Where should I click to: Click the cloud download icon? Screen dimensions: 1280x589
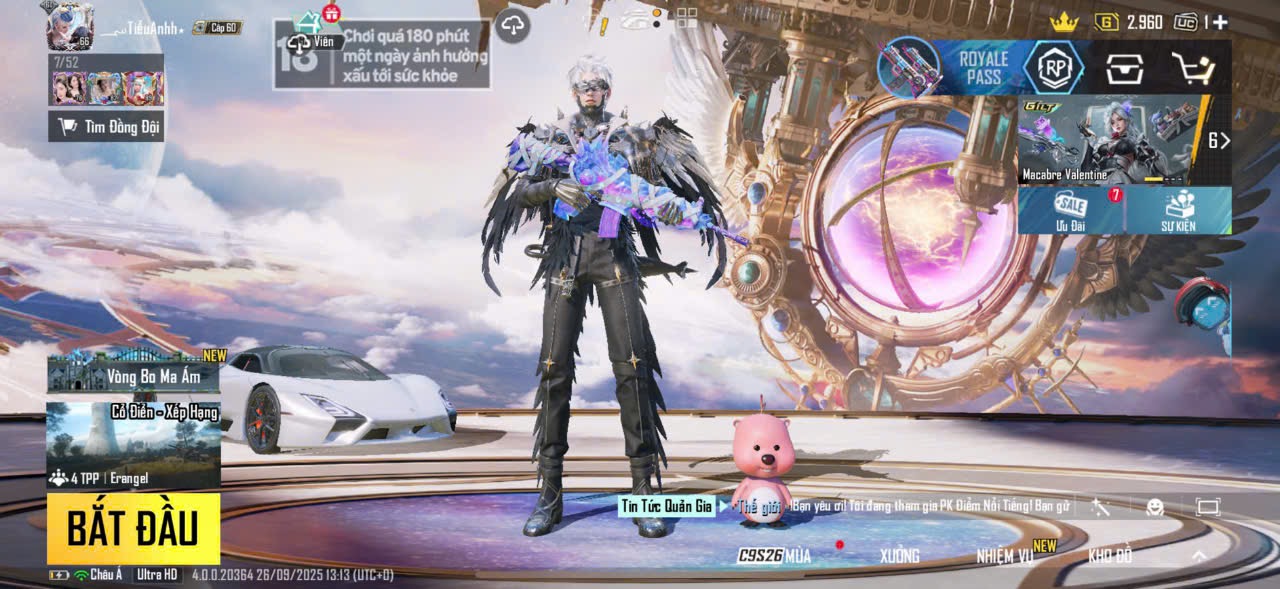(x=512, y=25)
